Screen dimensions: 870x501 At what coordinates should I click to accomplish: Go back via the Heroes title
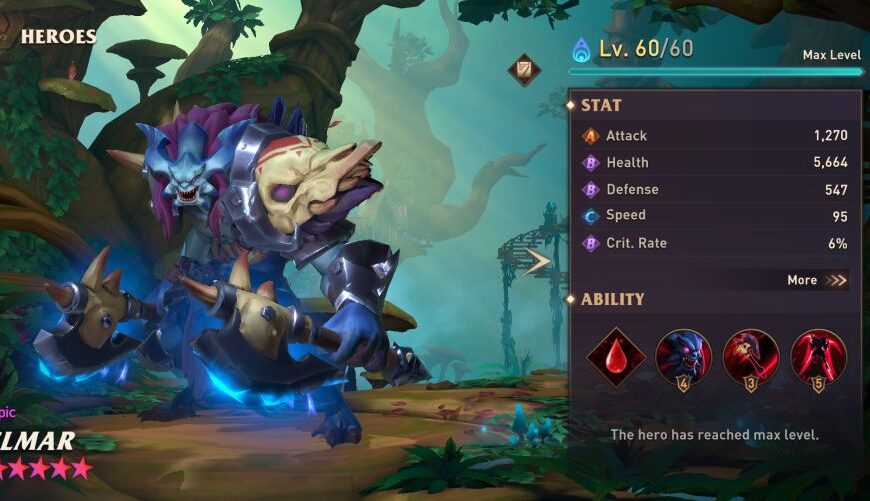58,37
